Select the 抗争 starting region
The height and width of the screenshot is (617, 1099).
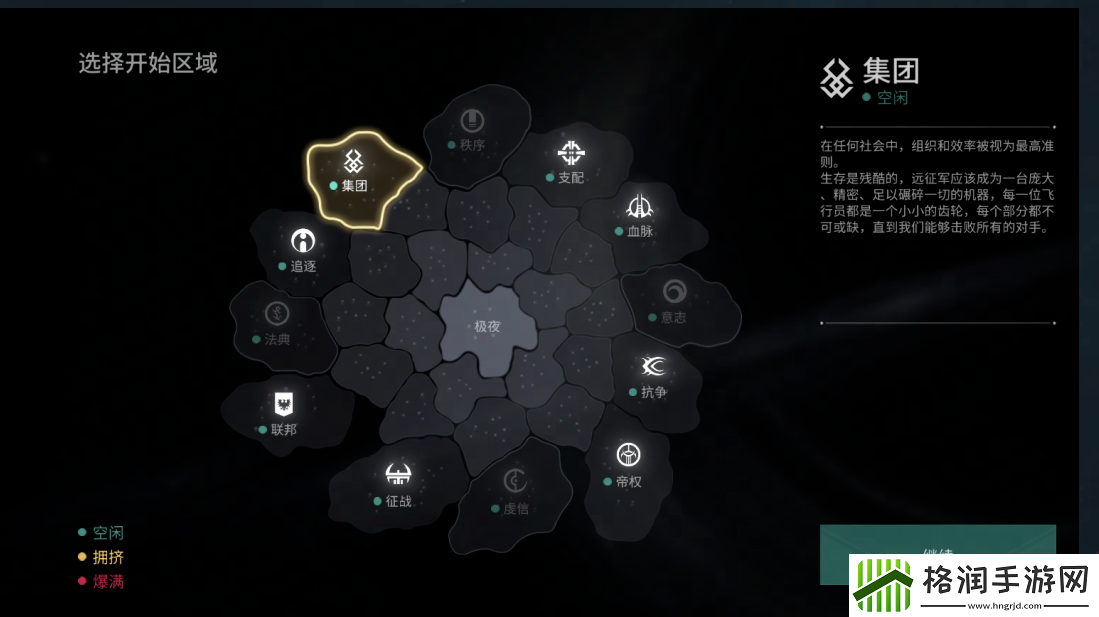654,375
